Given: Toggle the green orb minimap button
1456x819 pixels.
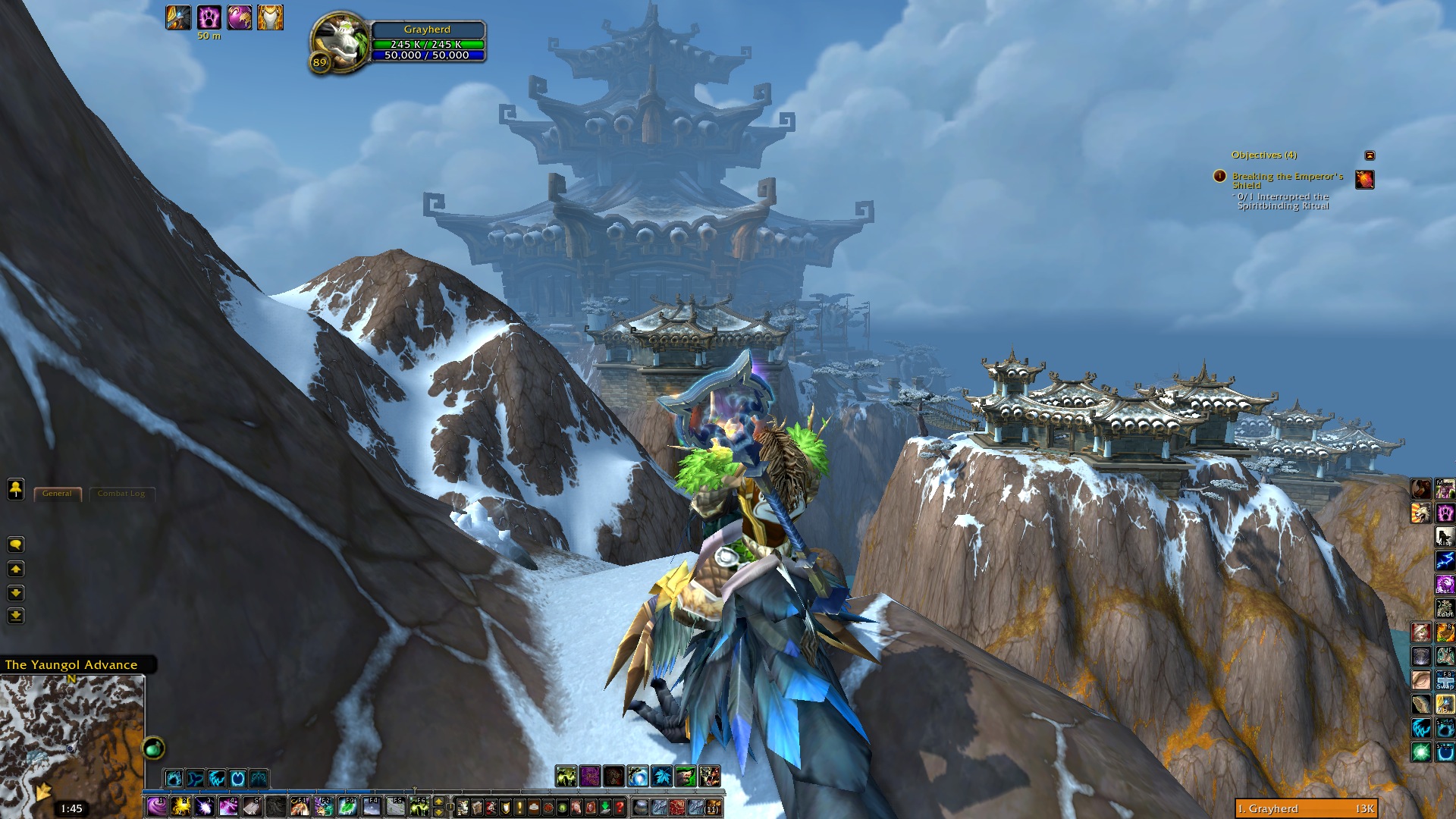Looking at the screenshot, I should tap(153, 748).
